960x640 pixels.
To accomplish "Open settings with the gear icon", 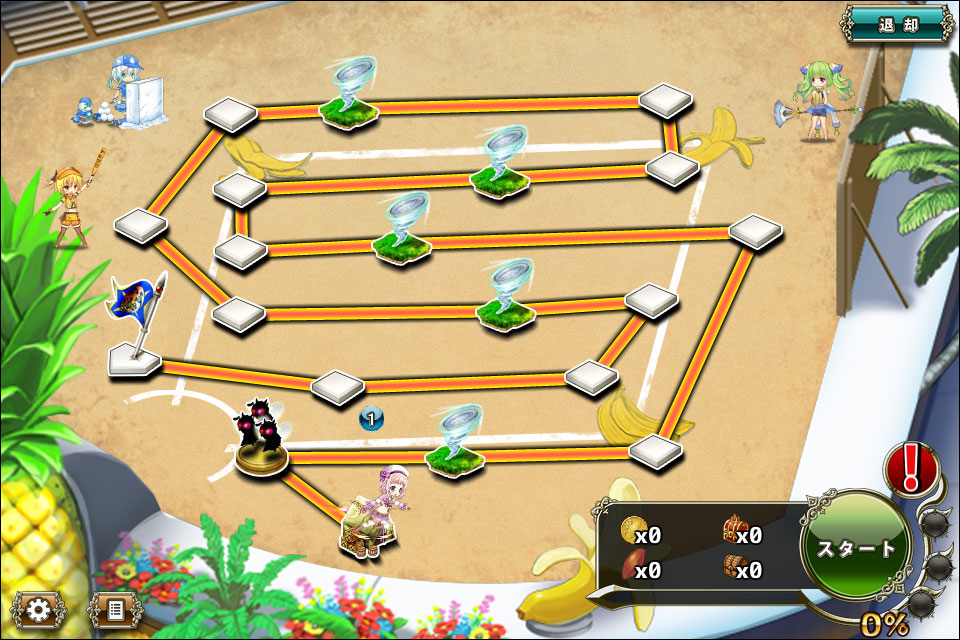I will click(x=39, y=608).
